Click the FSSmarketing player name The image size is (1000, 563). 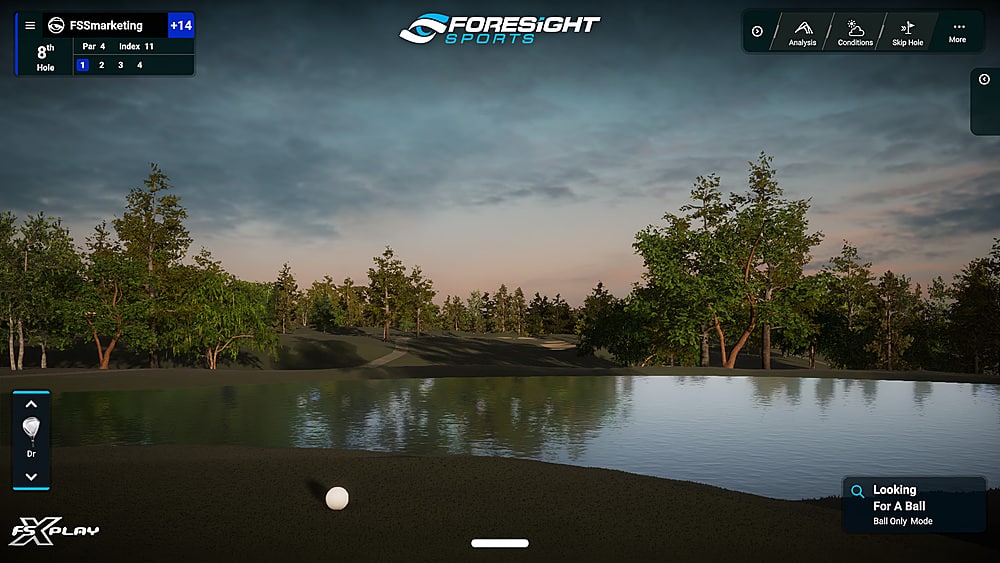(106, 26)
